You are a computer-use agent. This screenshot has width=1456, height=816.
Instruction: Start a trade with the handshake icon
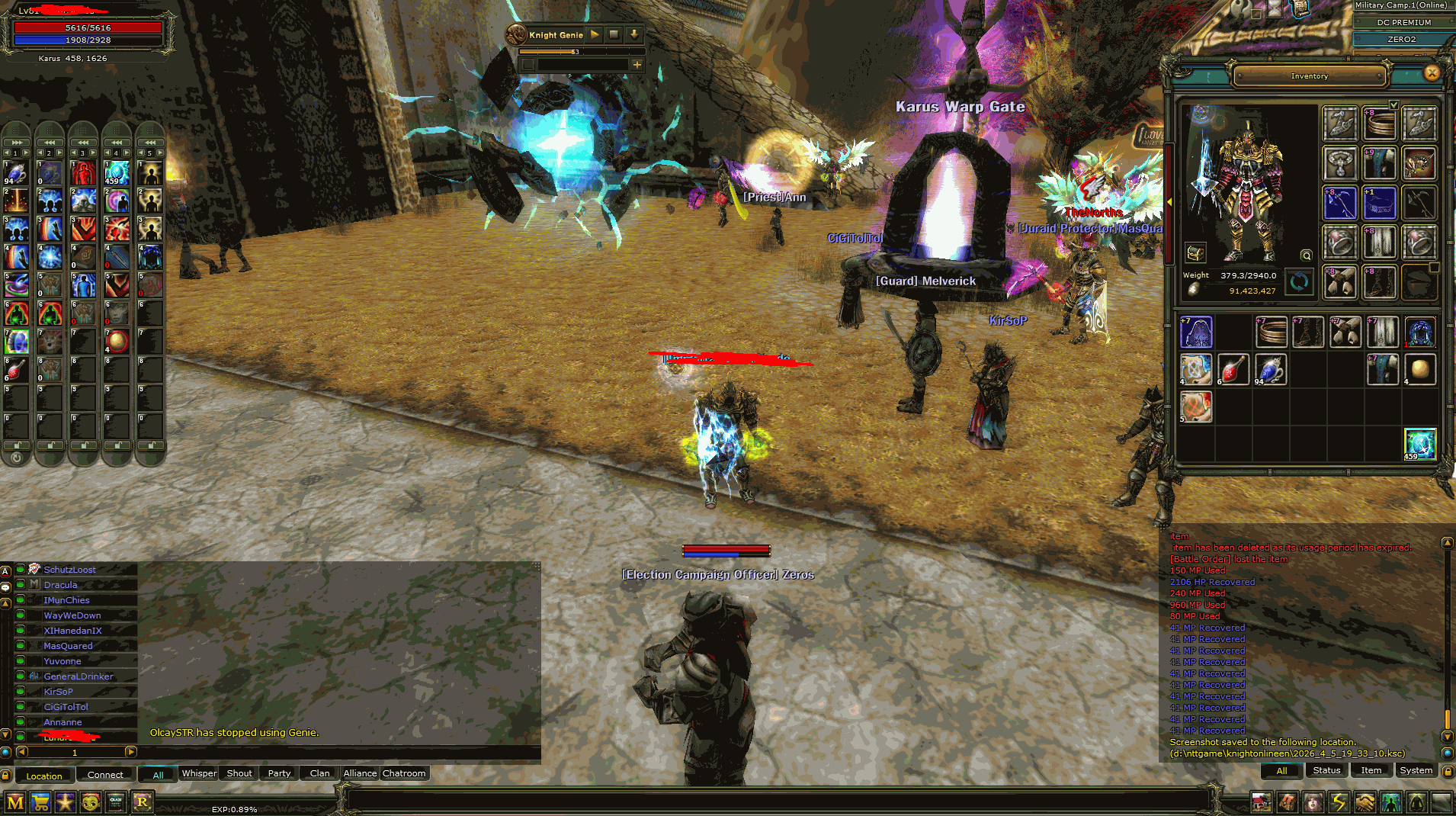pos(1366,802)
